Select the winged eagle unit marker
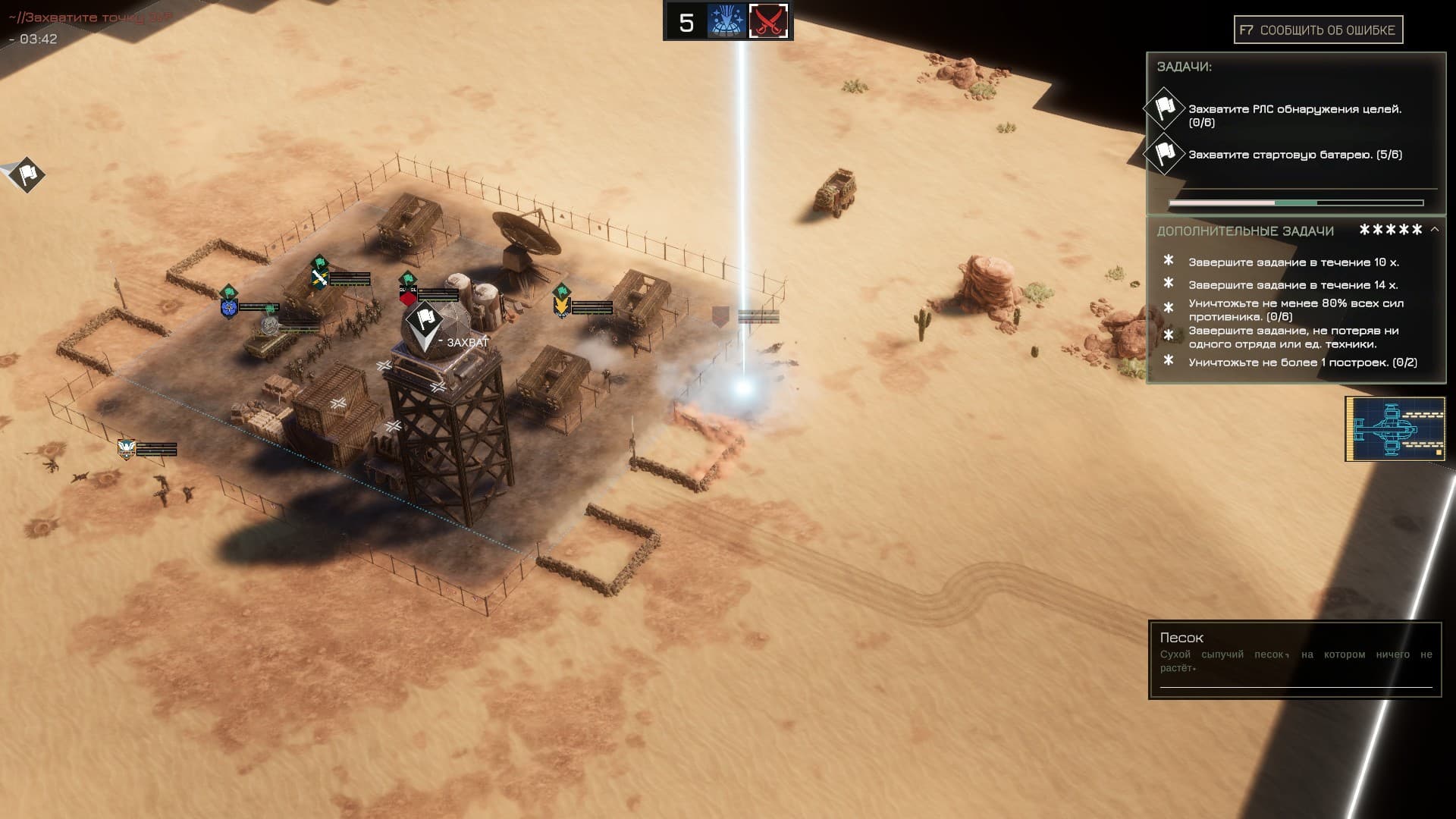Image resolution: width=1456 pixels, height=819 pixels. (126, 449)
